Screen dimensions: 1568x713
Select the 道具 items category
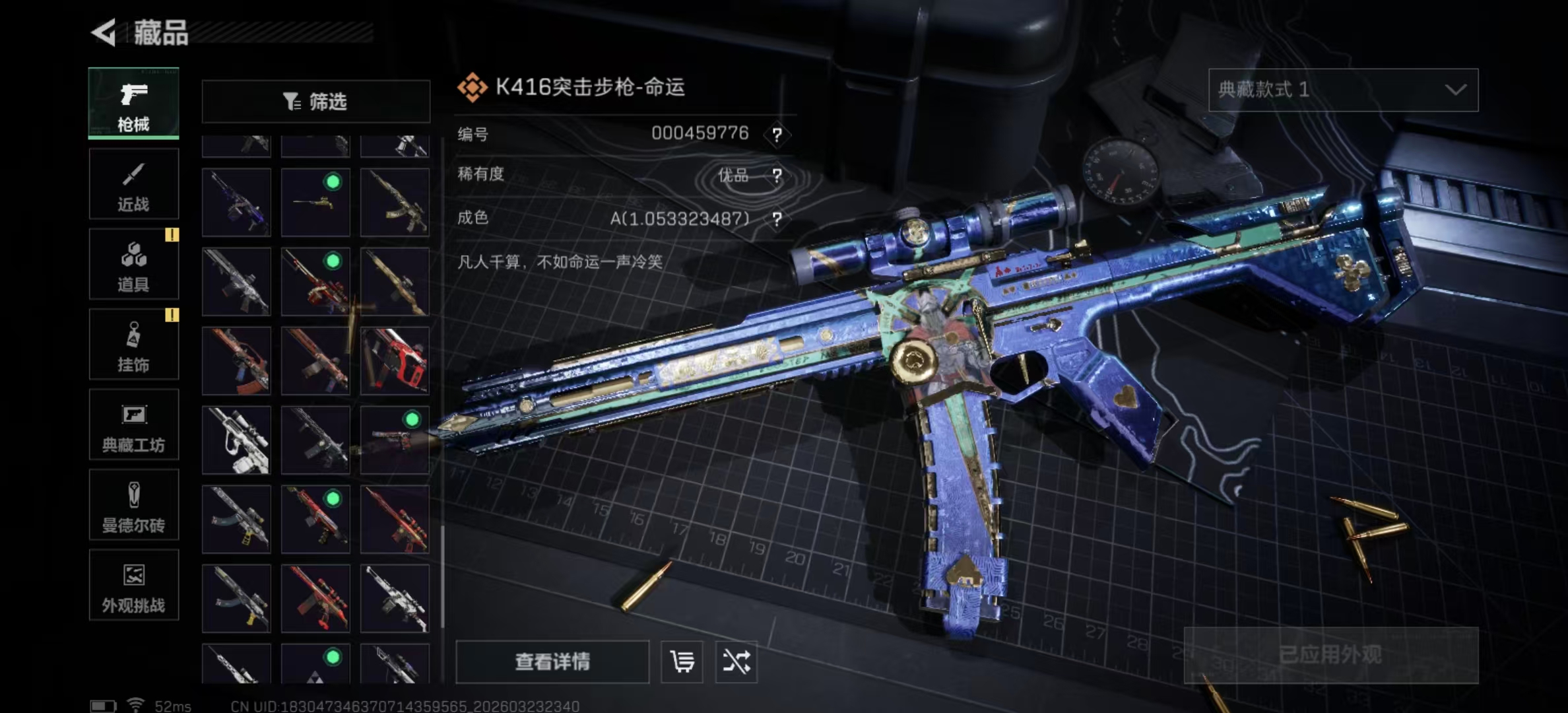pyautogui.click(x=133, y=265)
